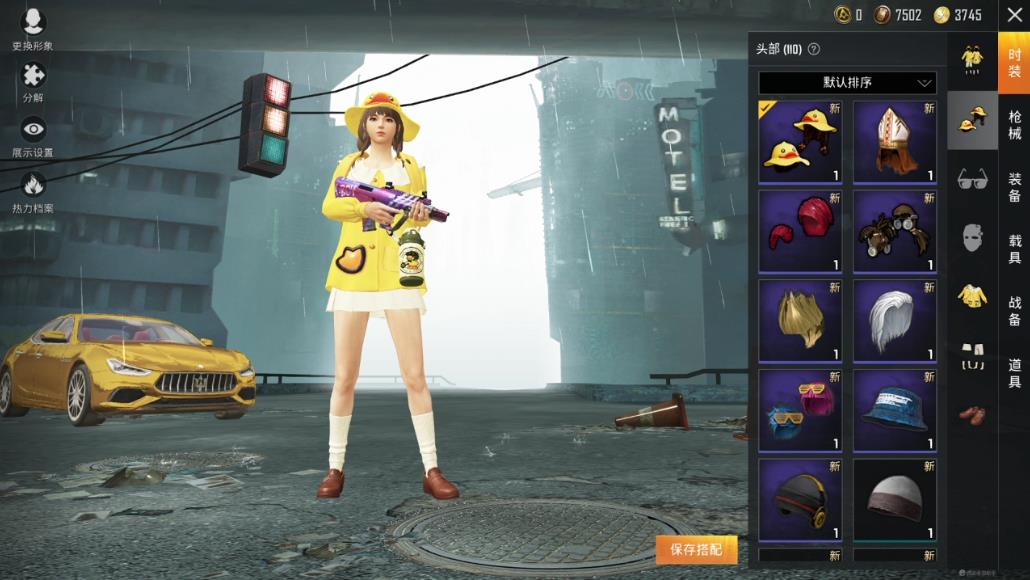Click the 更换形象 change appearance icon
This screenshot has width=1030, height=580.
coord(33,24)
